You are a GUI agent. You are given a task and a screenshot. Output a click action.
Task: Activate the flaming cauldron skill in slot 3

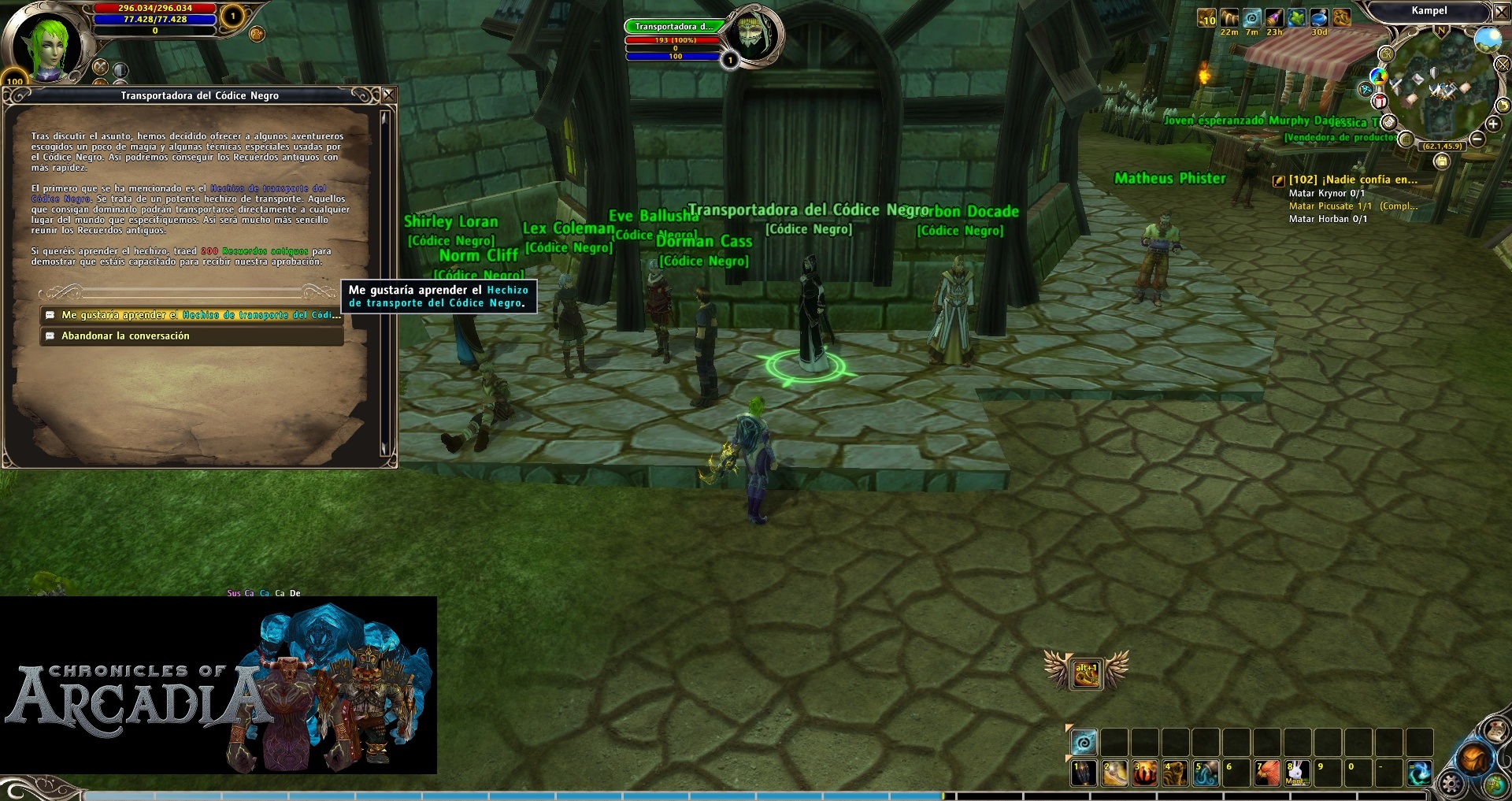(x=1144, y=773)
